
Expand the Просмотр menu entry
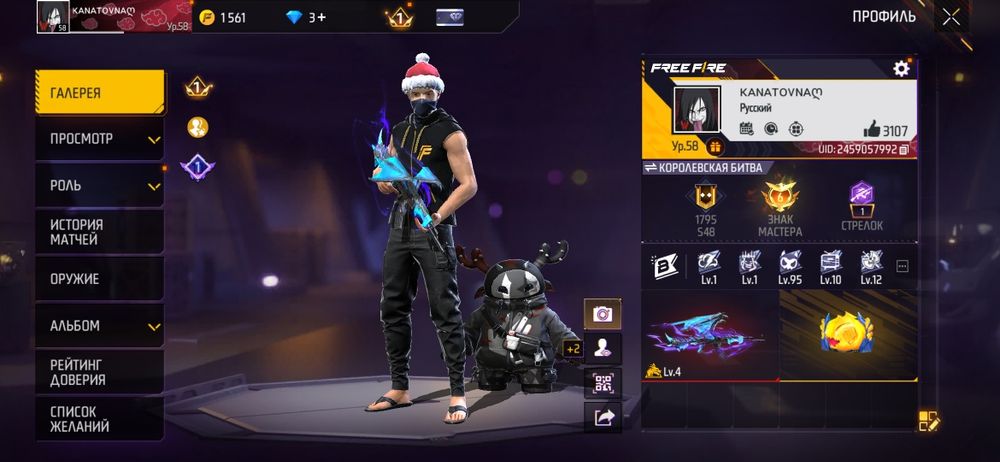coord(99,139)
